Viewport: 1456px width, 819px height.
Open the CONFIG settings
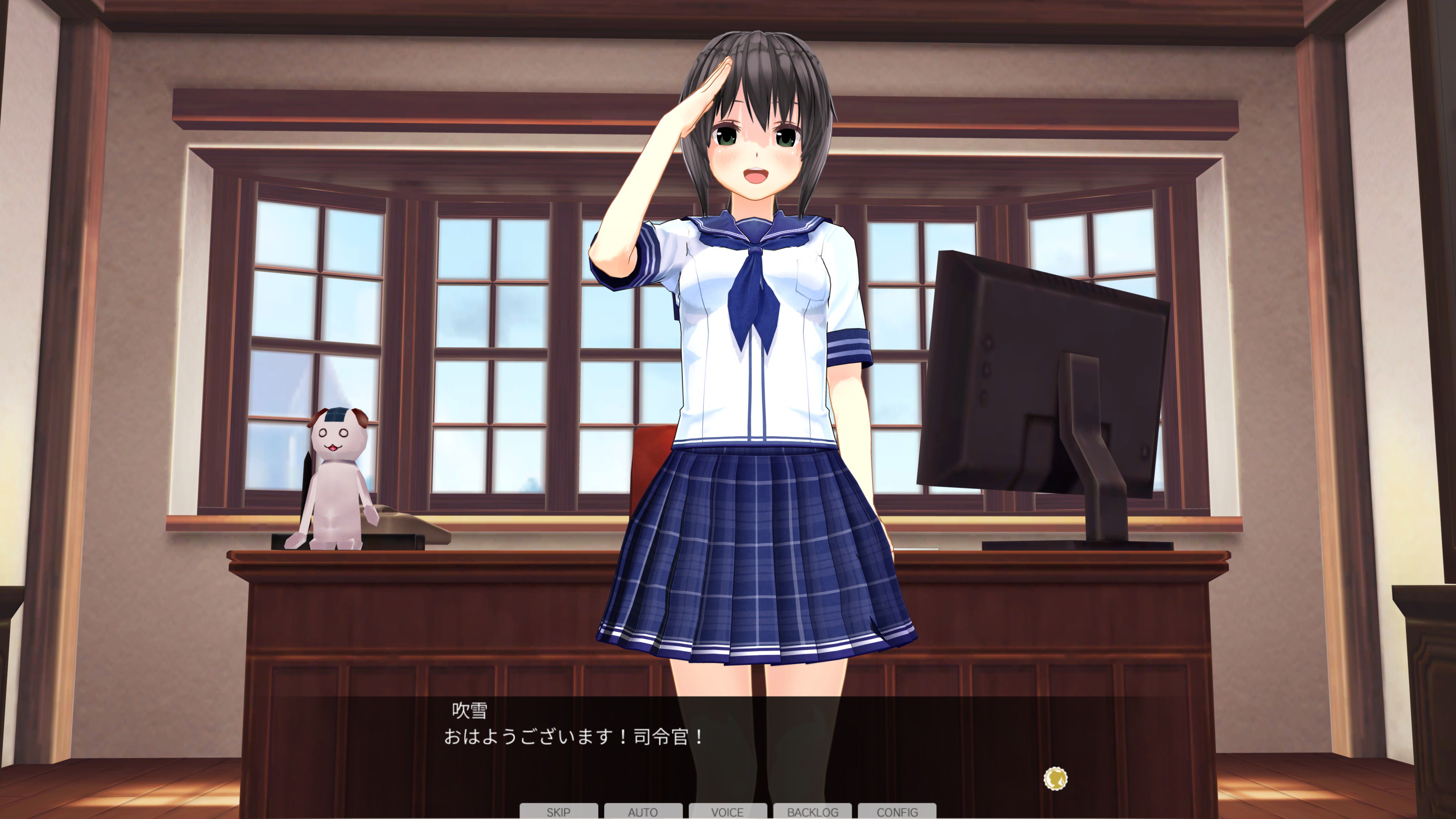coord(897,811)
